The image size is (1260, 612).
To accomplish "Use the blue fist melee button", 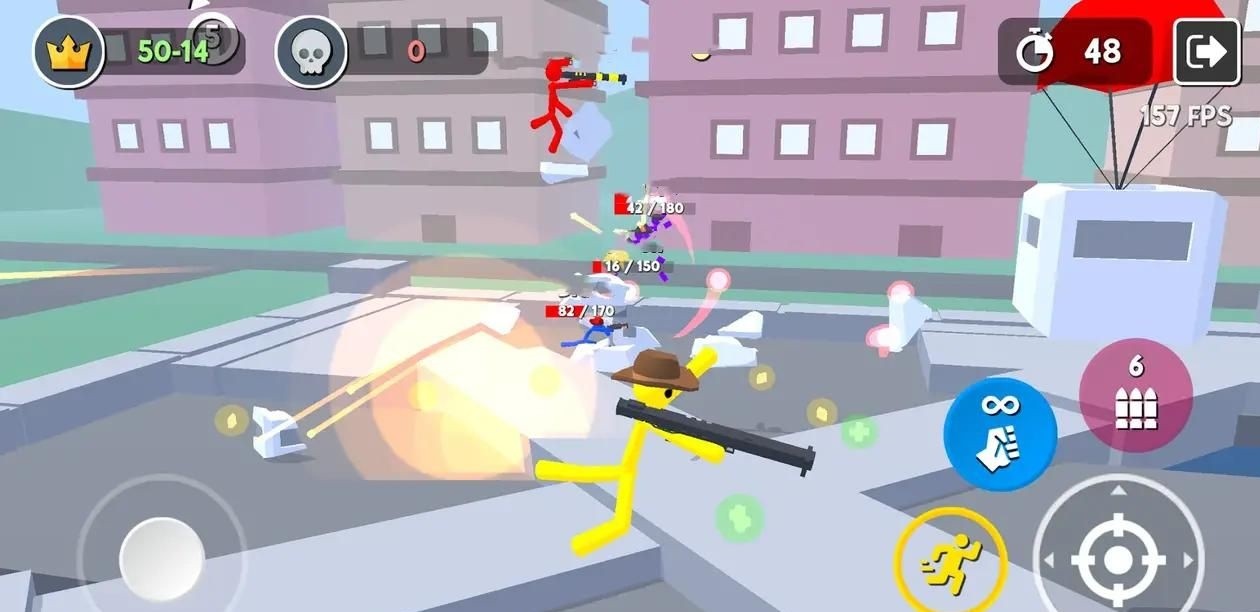I will pyautogui.click(x=999, y=435).
